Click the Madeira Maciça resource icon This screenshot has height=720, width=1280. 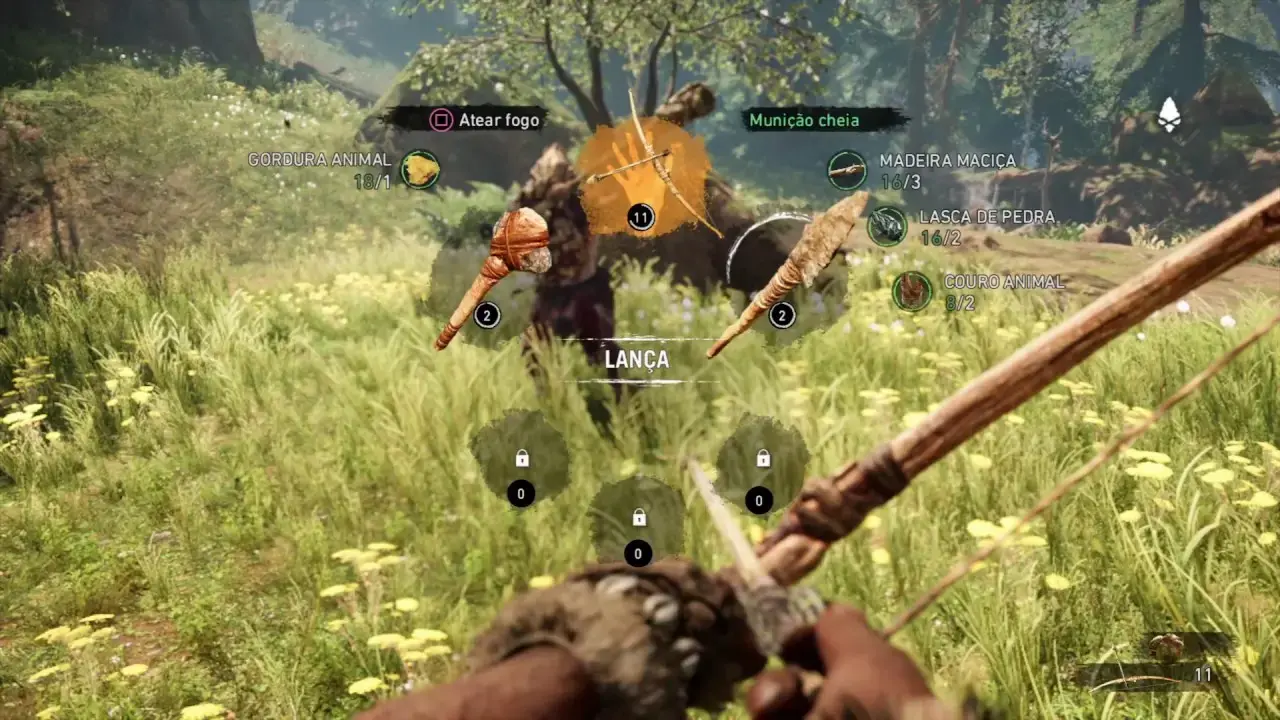847,170
